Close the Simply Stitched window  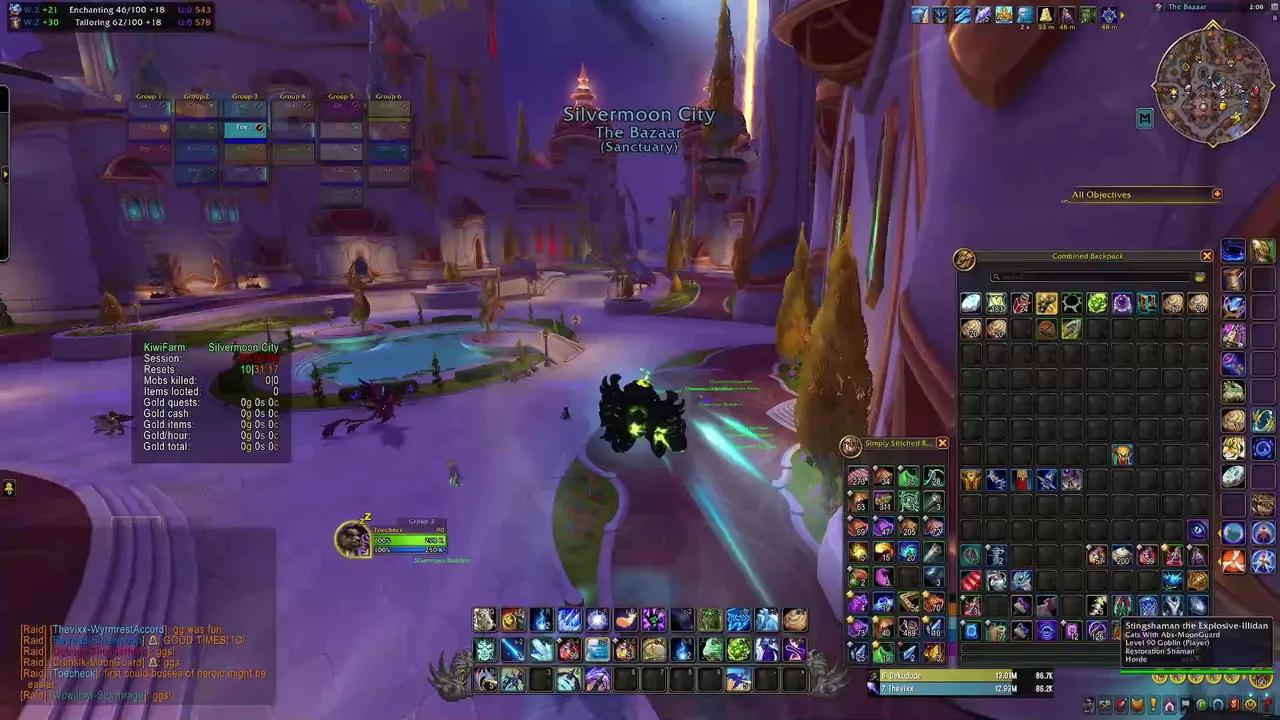941,442
